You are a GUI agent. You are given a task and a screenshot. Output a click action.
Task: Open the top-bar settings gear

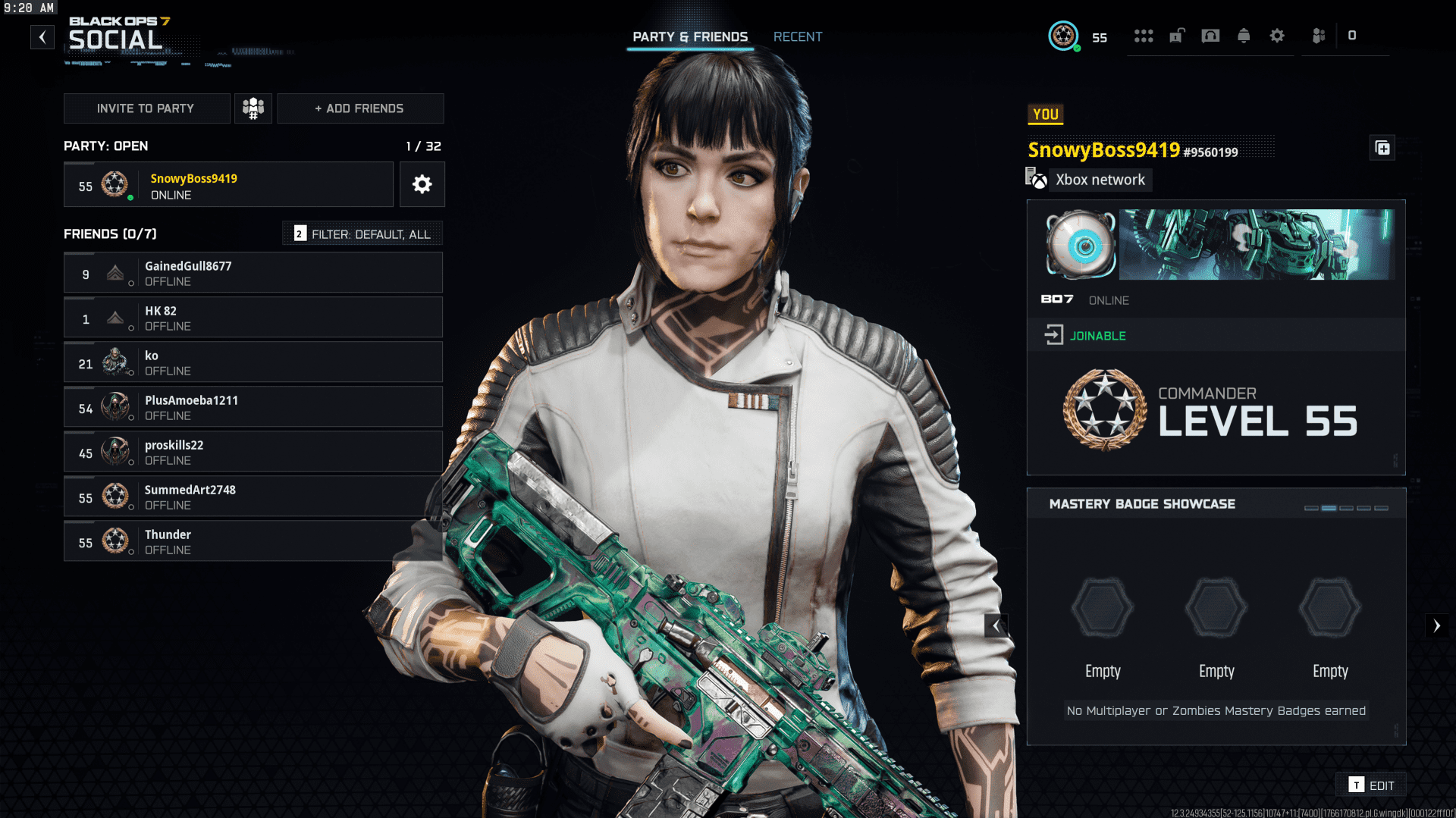click(x=1277, y=36)
